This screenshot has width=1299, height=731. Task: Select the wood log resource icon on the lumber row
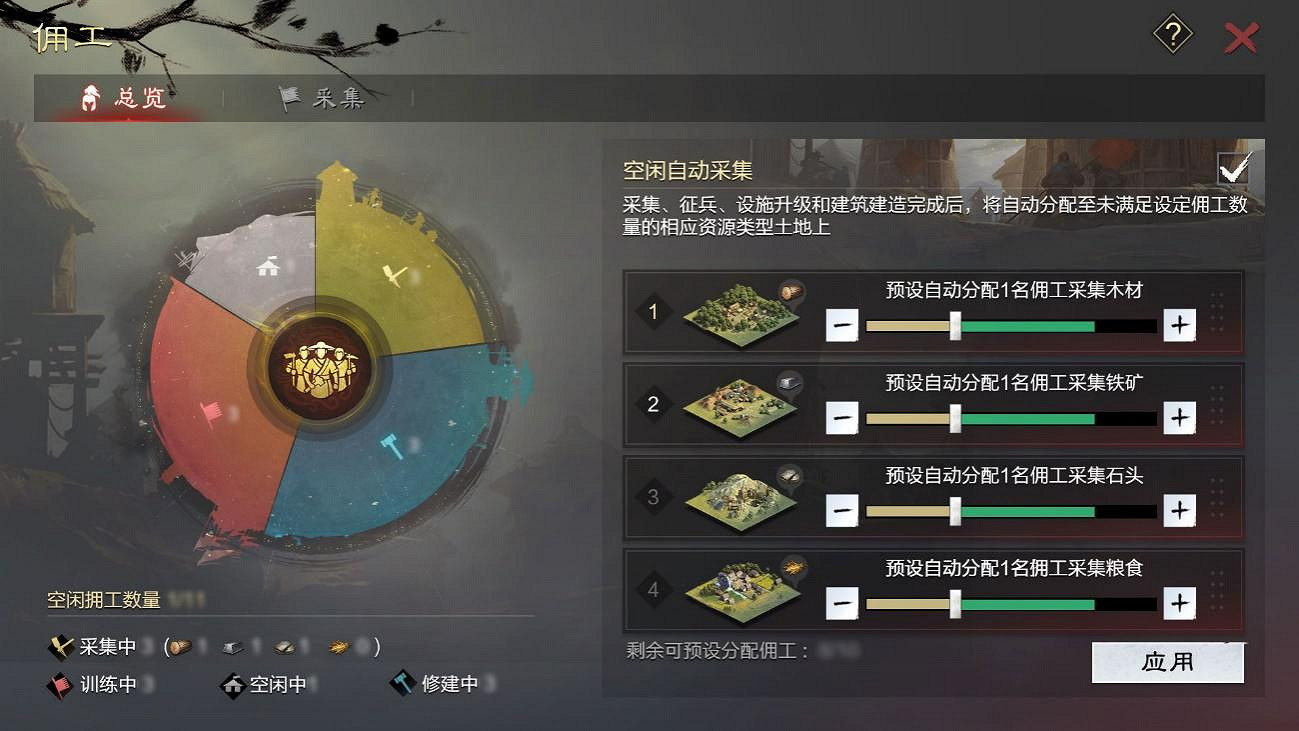point(790,291)
